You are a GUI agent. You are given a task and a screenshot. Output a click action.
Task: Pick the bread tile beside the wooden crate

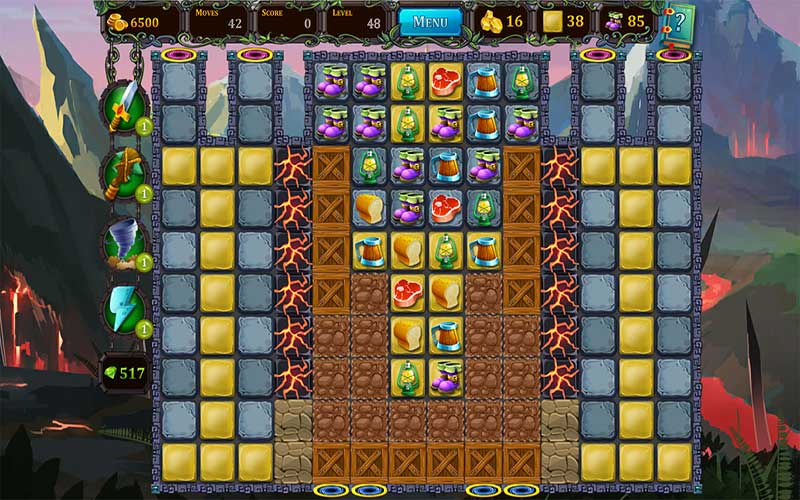pyautogui.click(x=370, y=207)
